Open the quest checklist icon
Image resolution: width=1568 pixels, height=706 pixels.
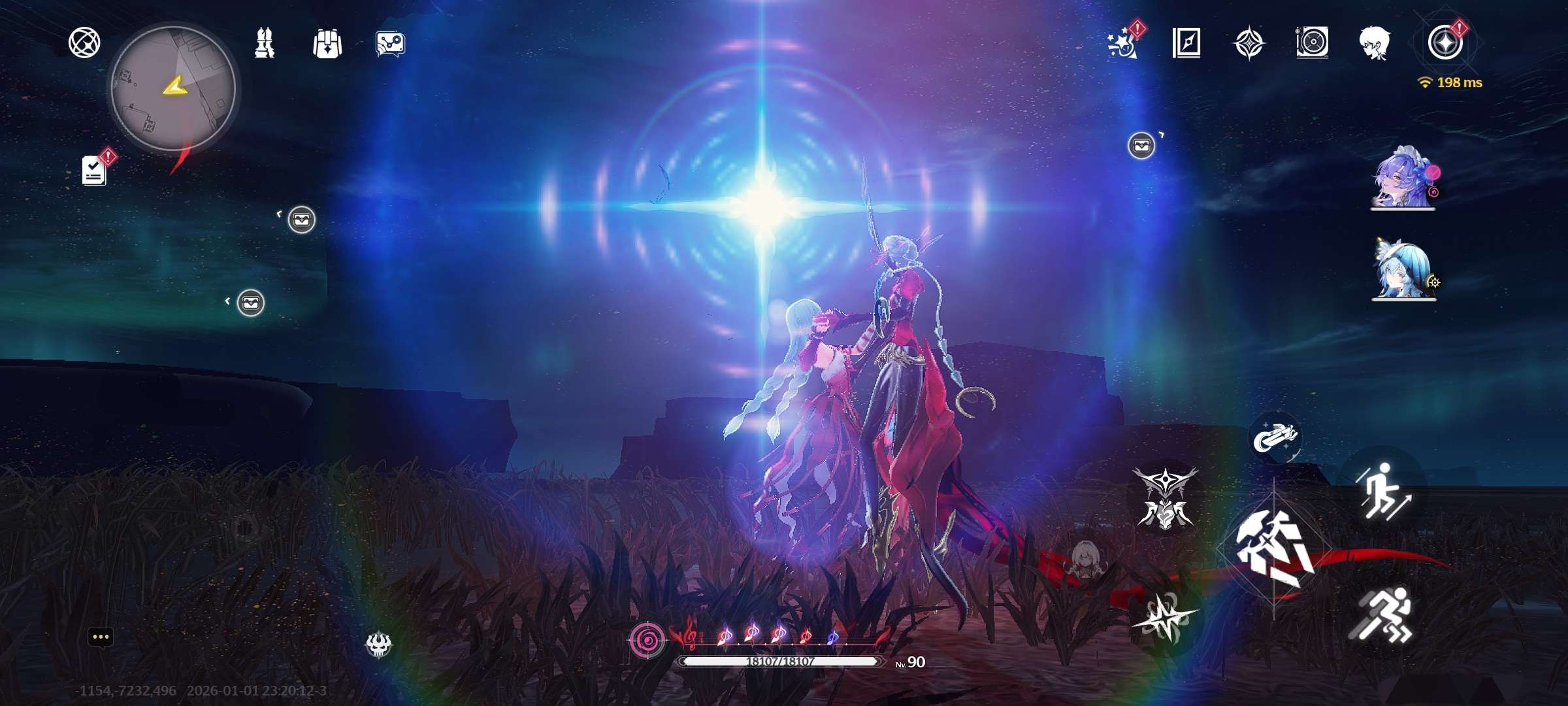(x=95, y=170)
